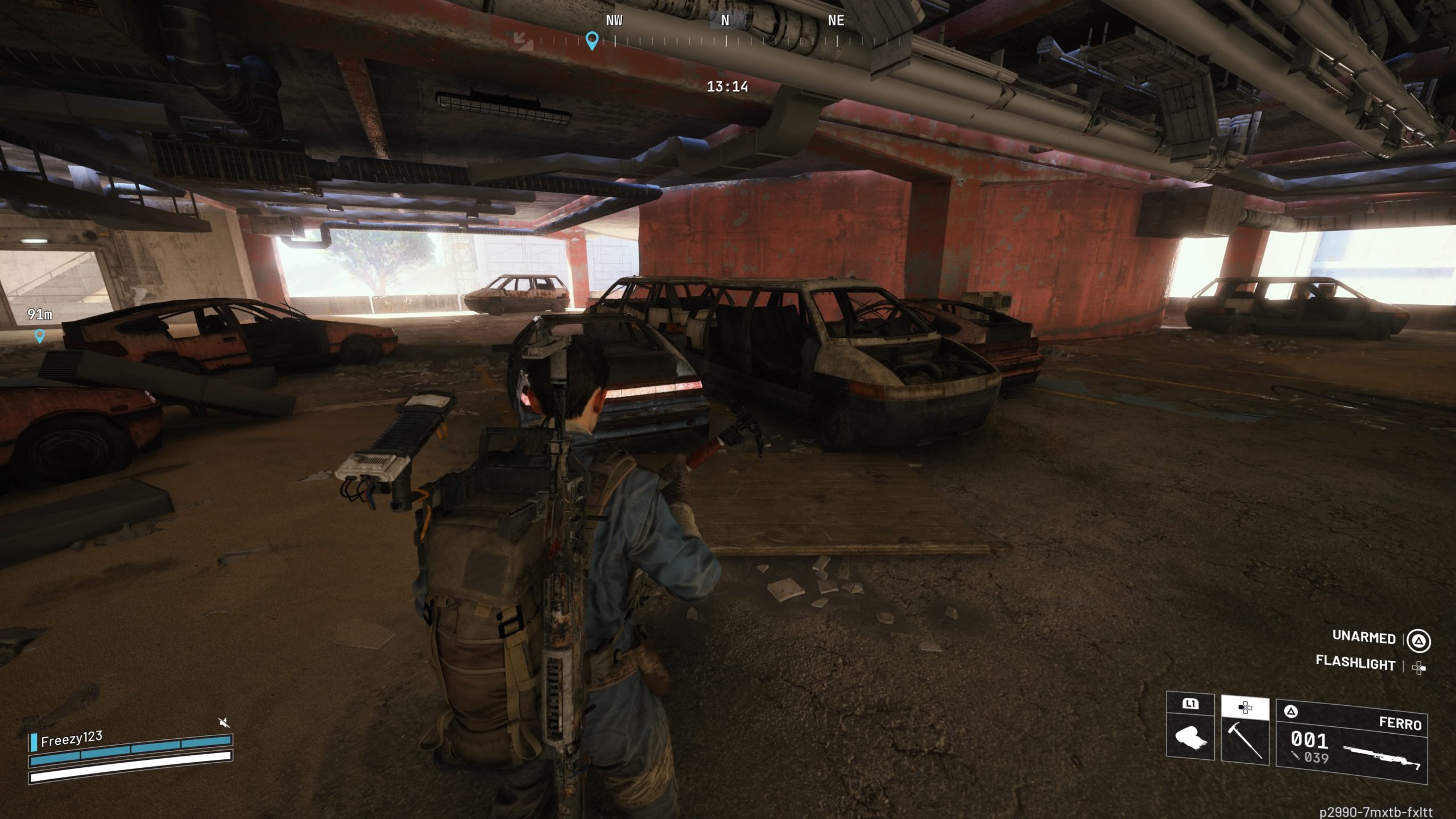
Task: Click the blue waypoint pin on the compass
Action: click(591, 41)
